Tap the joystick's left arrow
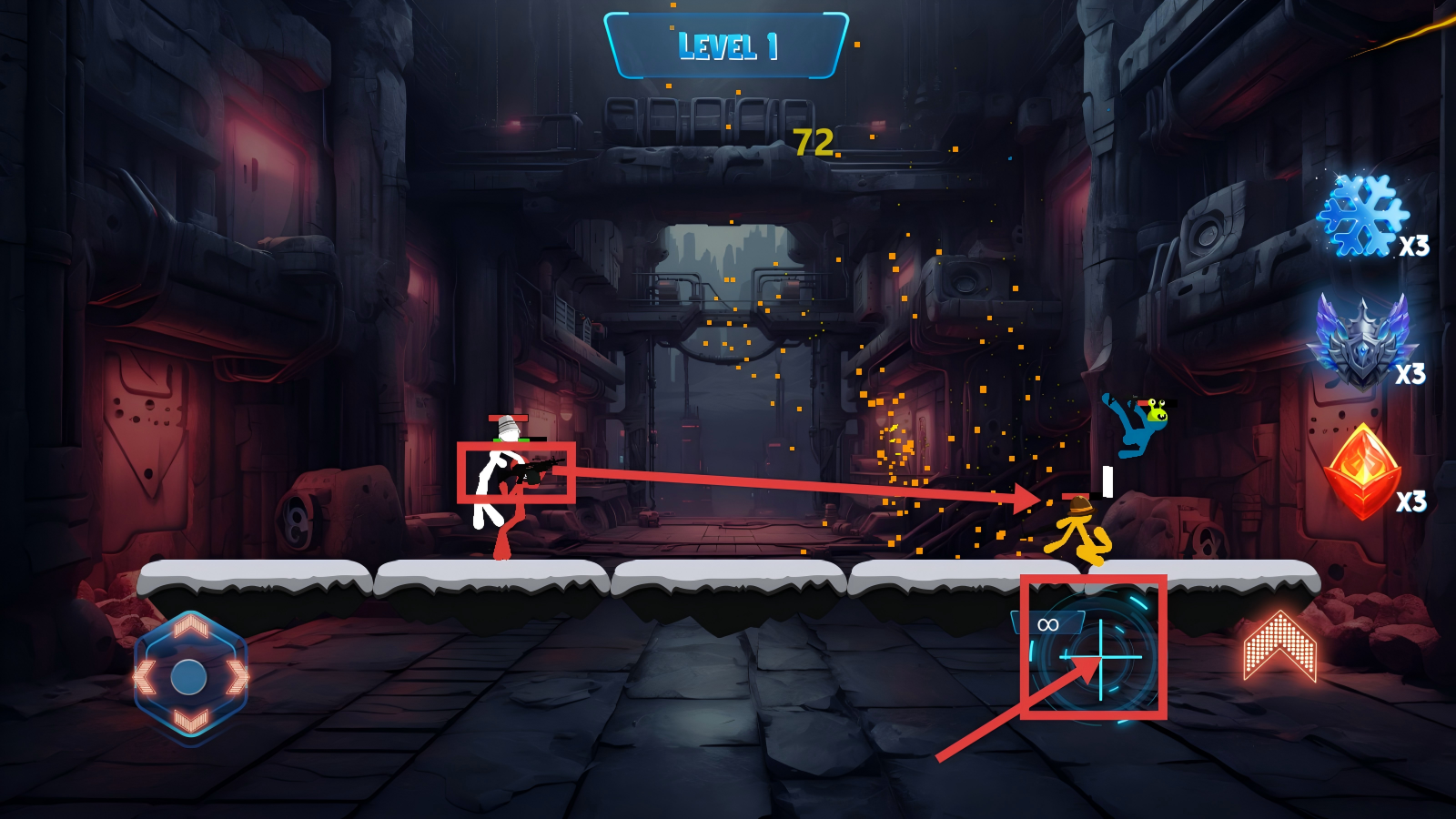Viewport: 1456px width, 819px height. (144, 677)
